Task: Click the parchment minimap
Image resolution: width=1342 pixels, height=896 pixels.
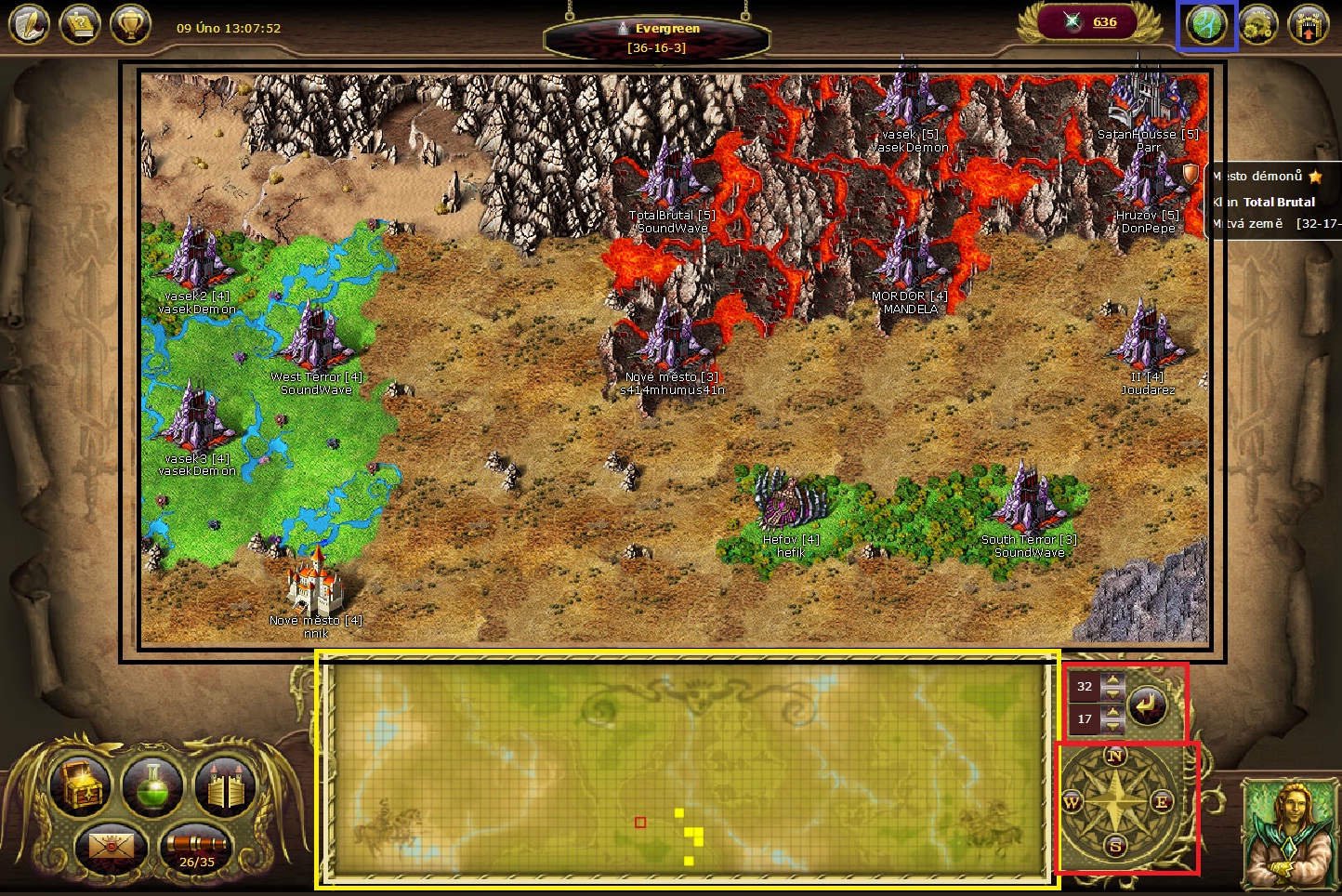Action: [688, 768]
